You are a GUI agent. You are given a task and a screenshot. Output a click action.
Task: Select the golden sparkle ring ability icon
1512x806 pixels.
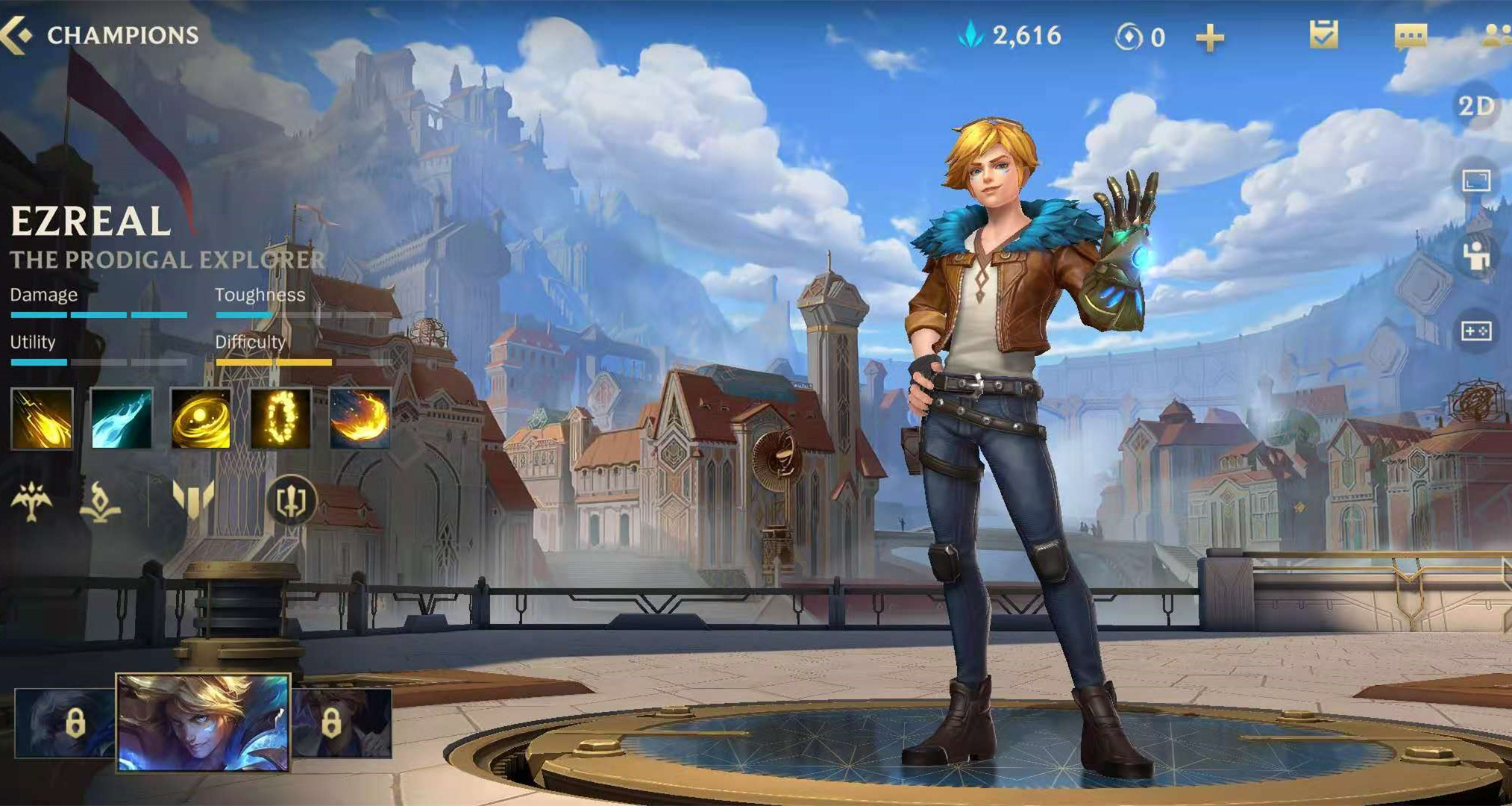coord(280,419)
